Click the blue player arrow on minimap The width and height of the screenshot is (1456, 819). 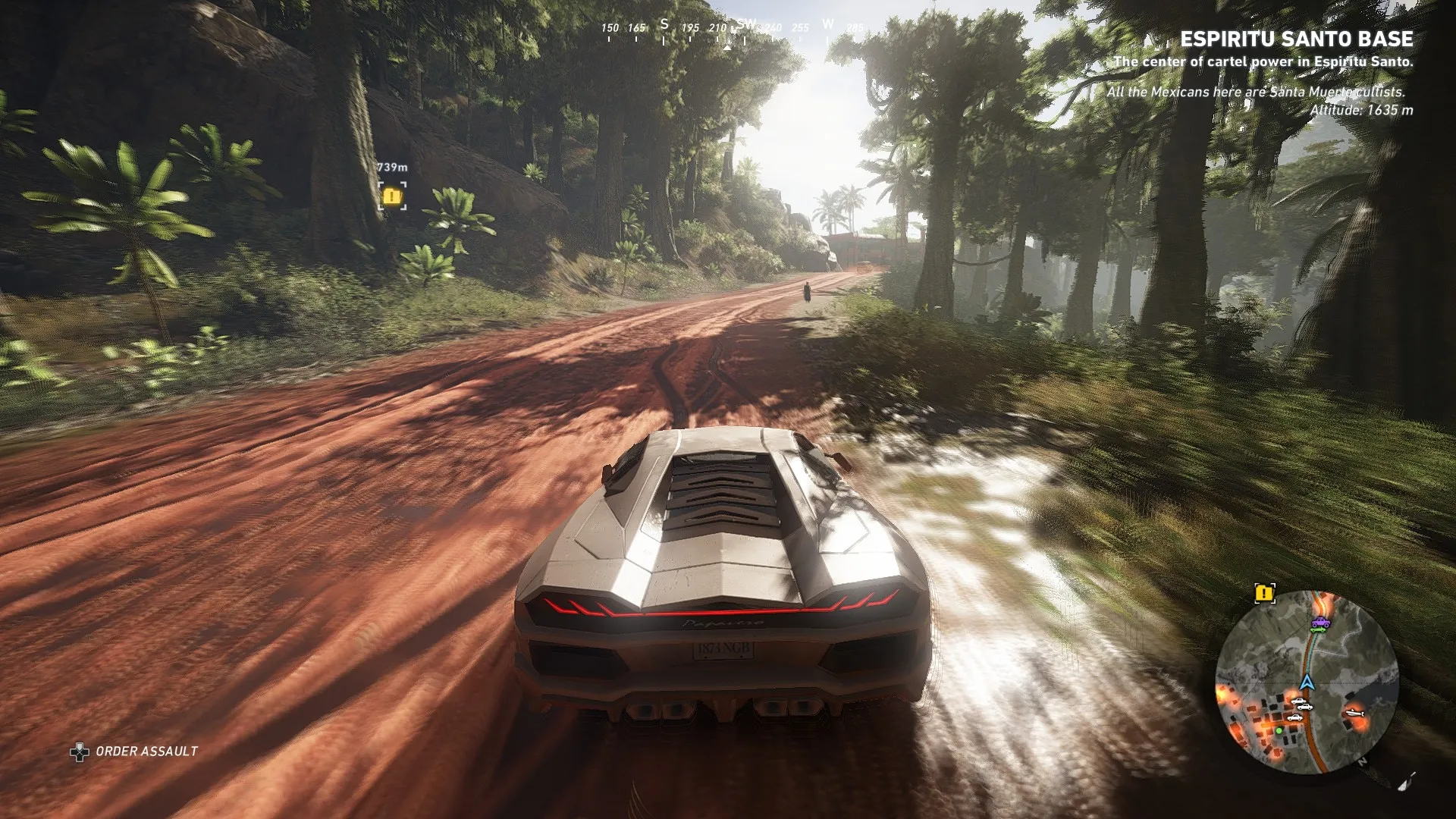tap(1306, 681)
